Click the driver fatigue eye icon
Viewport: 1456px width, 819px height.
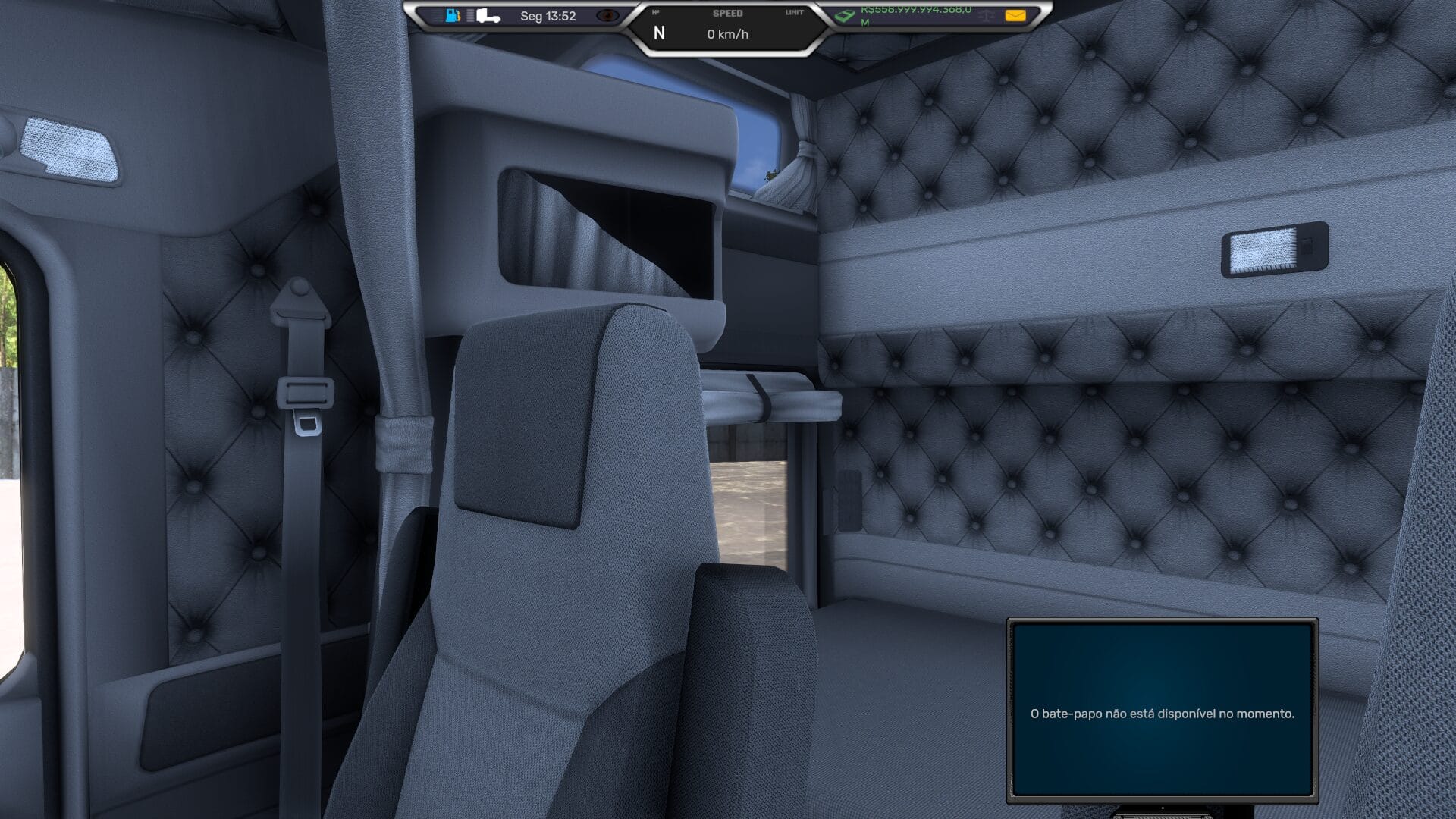point(608,15)
